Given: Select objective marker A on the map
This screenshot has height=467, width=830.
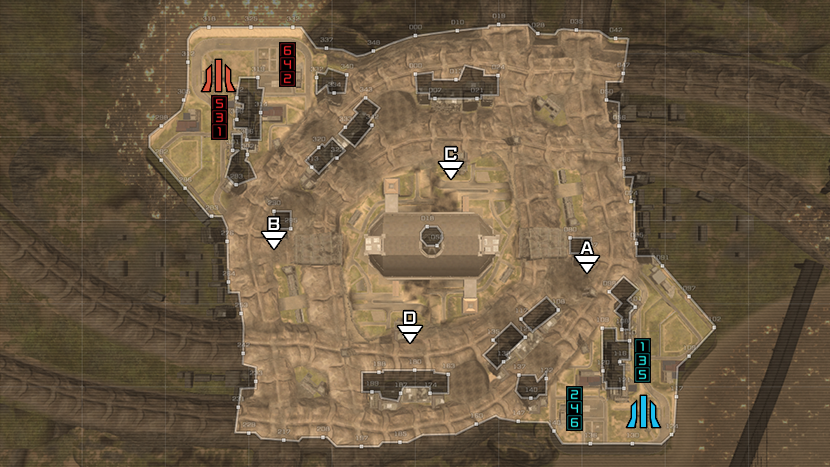Looking at the screenshot, I should coord(587,256).
